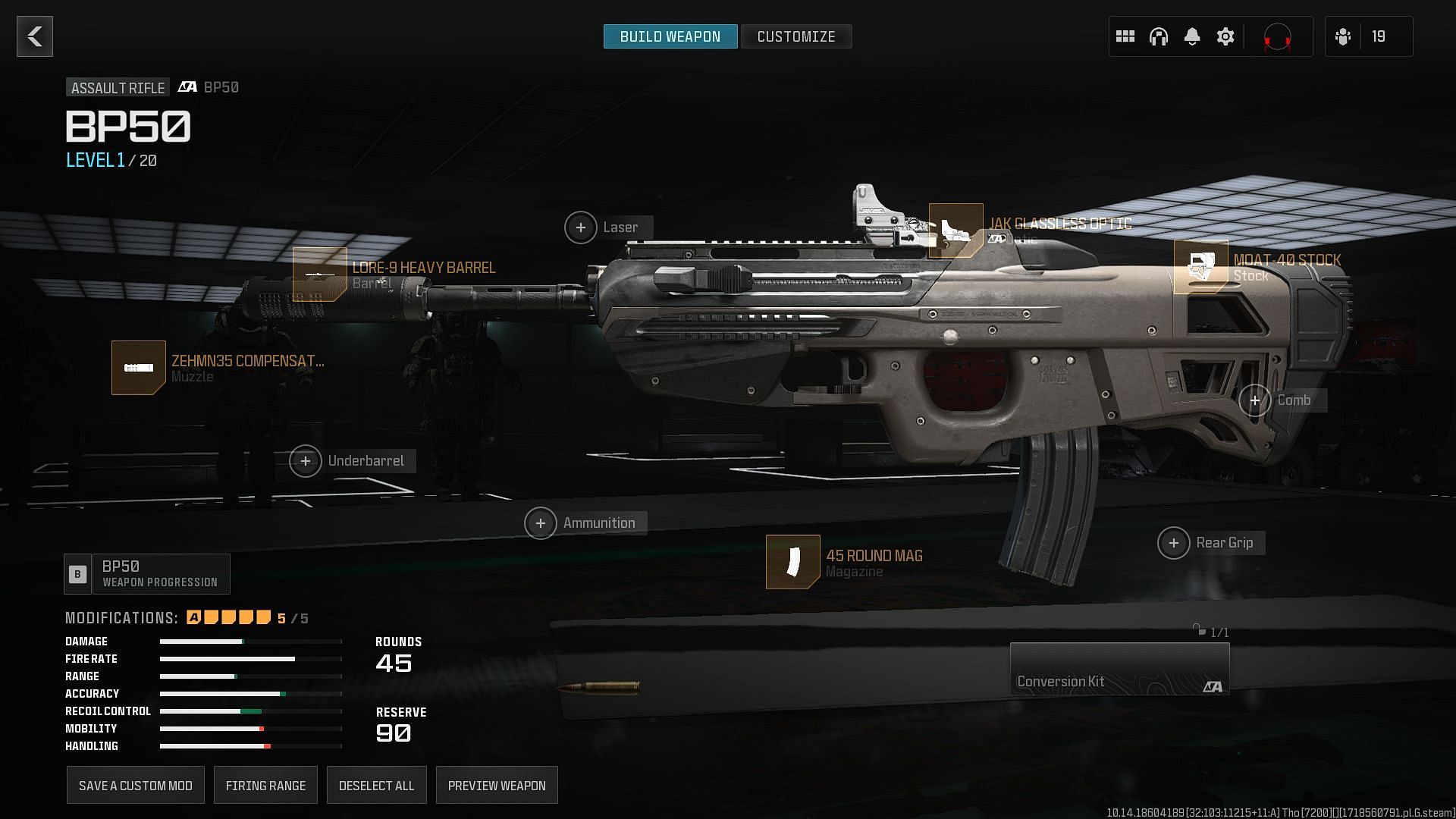
Task: Open the headset voice chat icon
Action: coord(1159,36)
